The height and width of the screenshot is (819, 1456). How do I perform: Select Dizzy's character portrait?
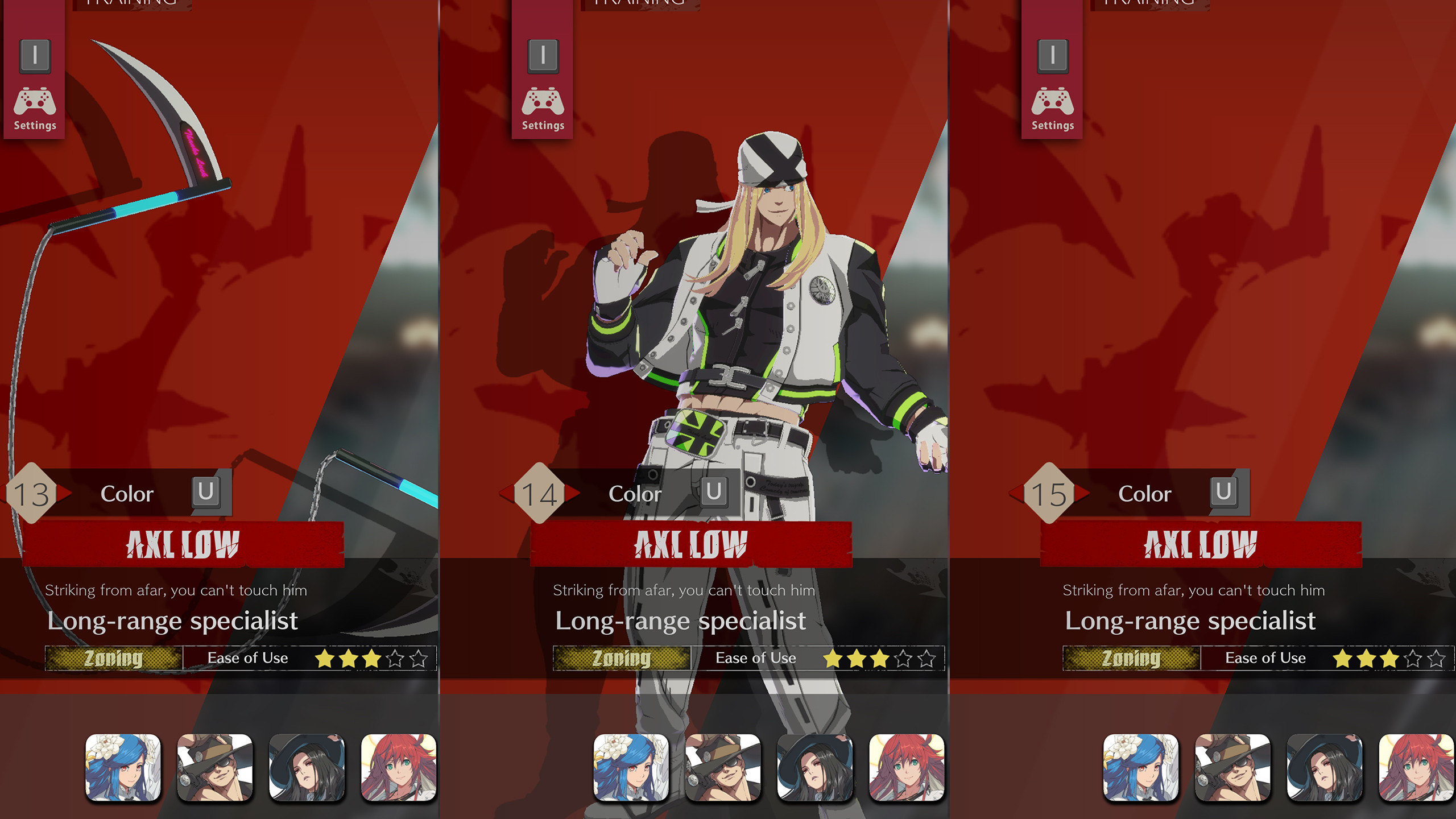[x=122, y=767]
